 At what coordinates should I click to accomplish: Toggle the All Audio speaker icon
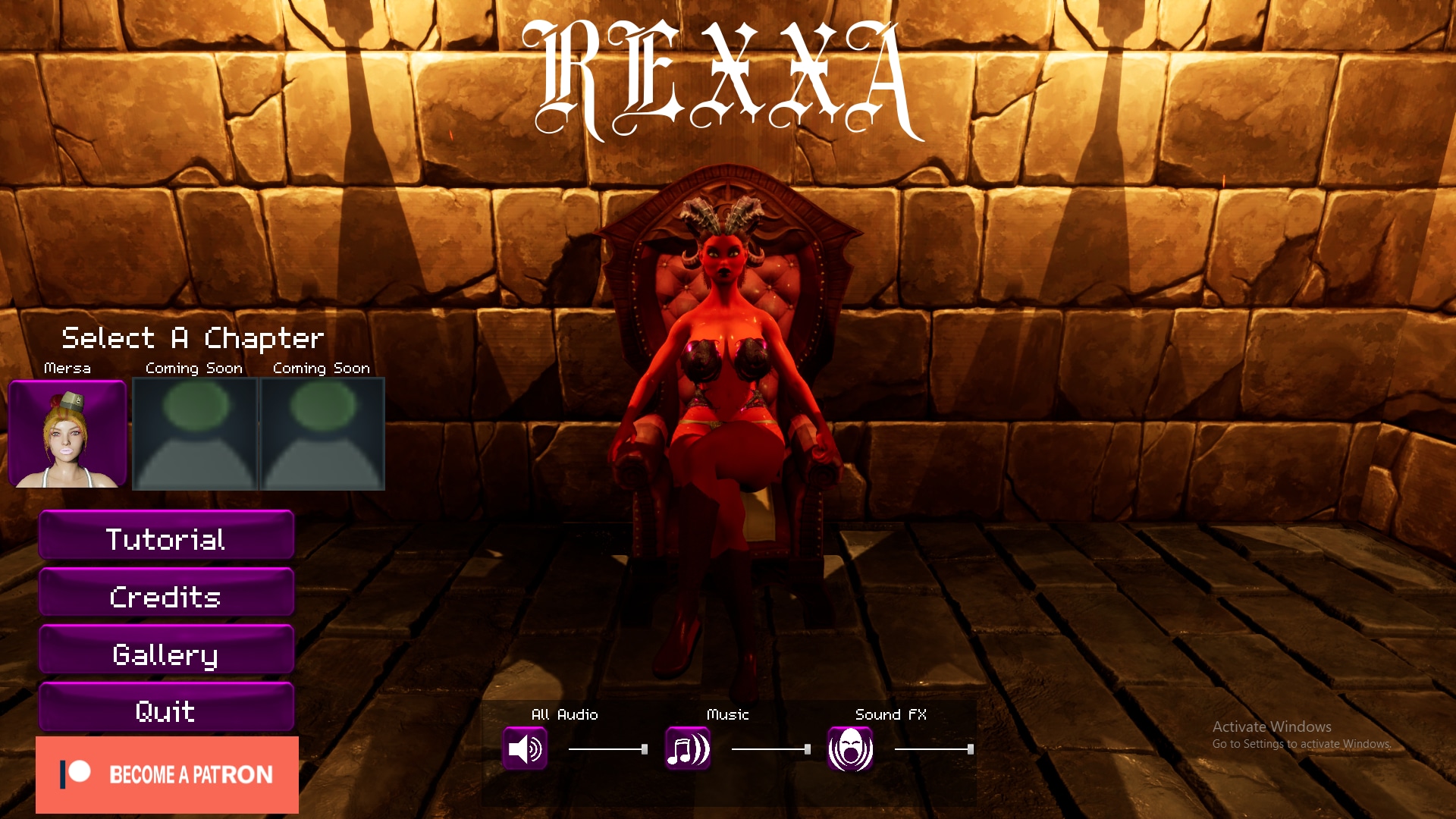click(525, 749)
